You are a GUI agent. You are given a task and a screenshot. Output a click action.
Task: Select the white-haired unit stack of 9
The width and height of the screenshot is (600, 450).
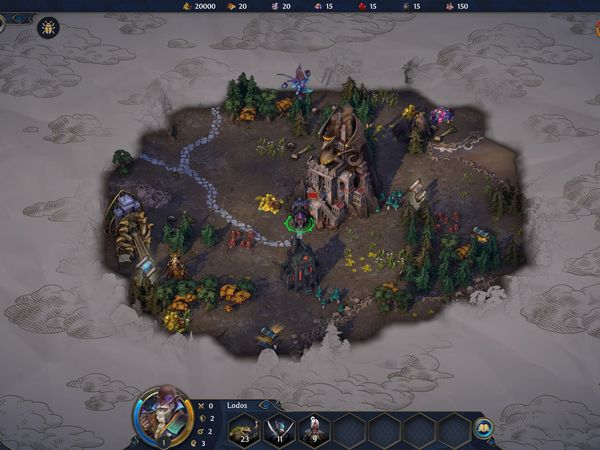tap(315, 430)
